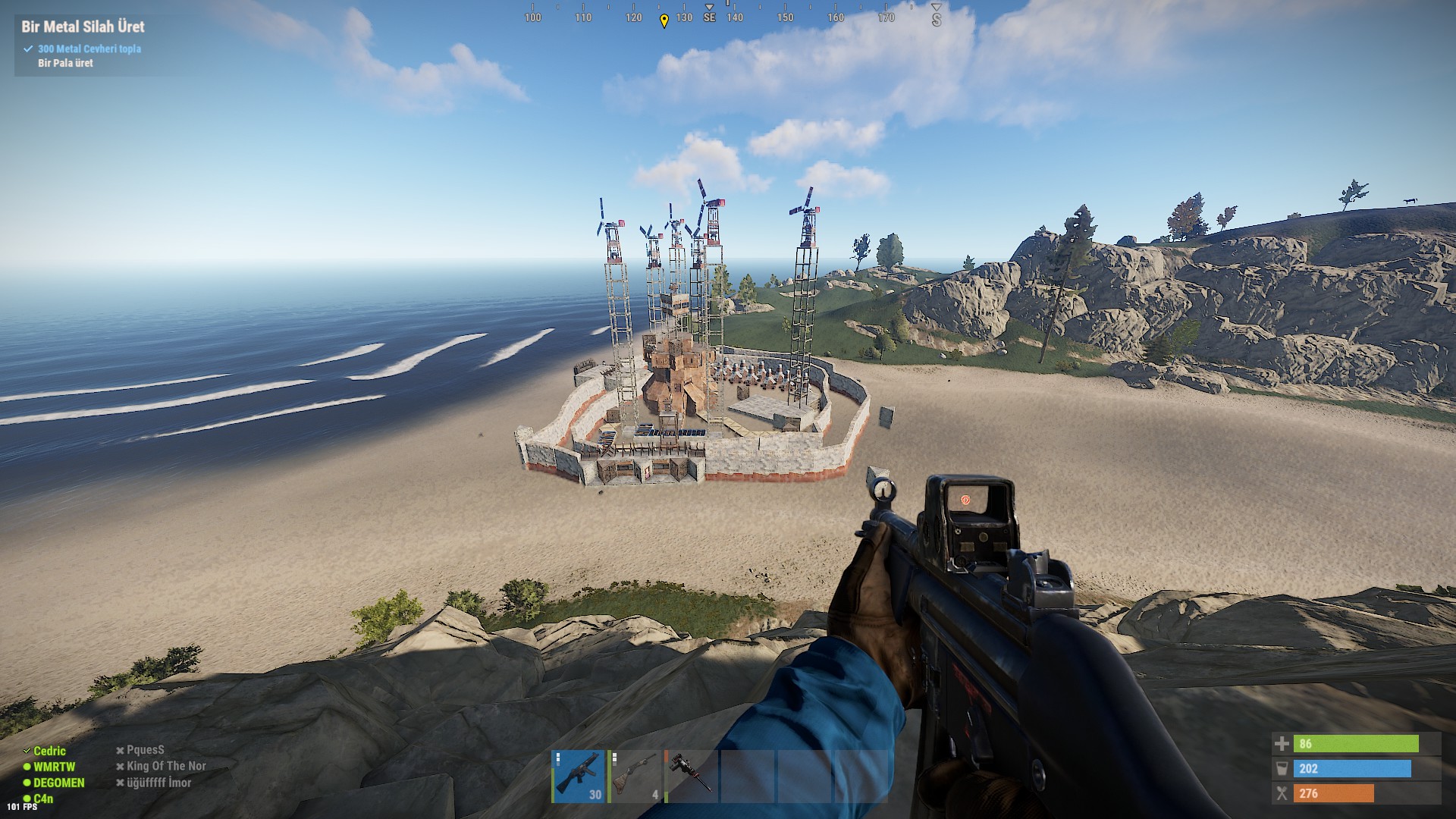The image size is (1456, 819).
Task: Pick DEGOMEN from the team list
Action: [x=58, y=783]
